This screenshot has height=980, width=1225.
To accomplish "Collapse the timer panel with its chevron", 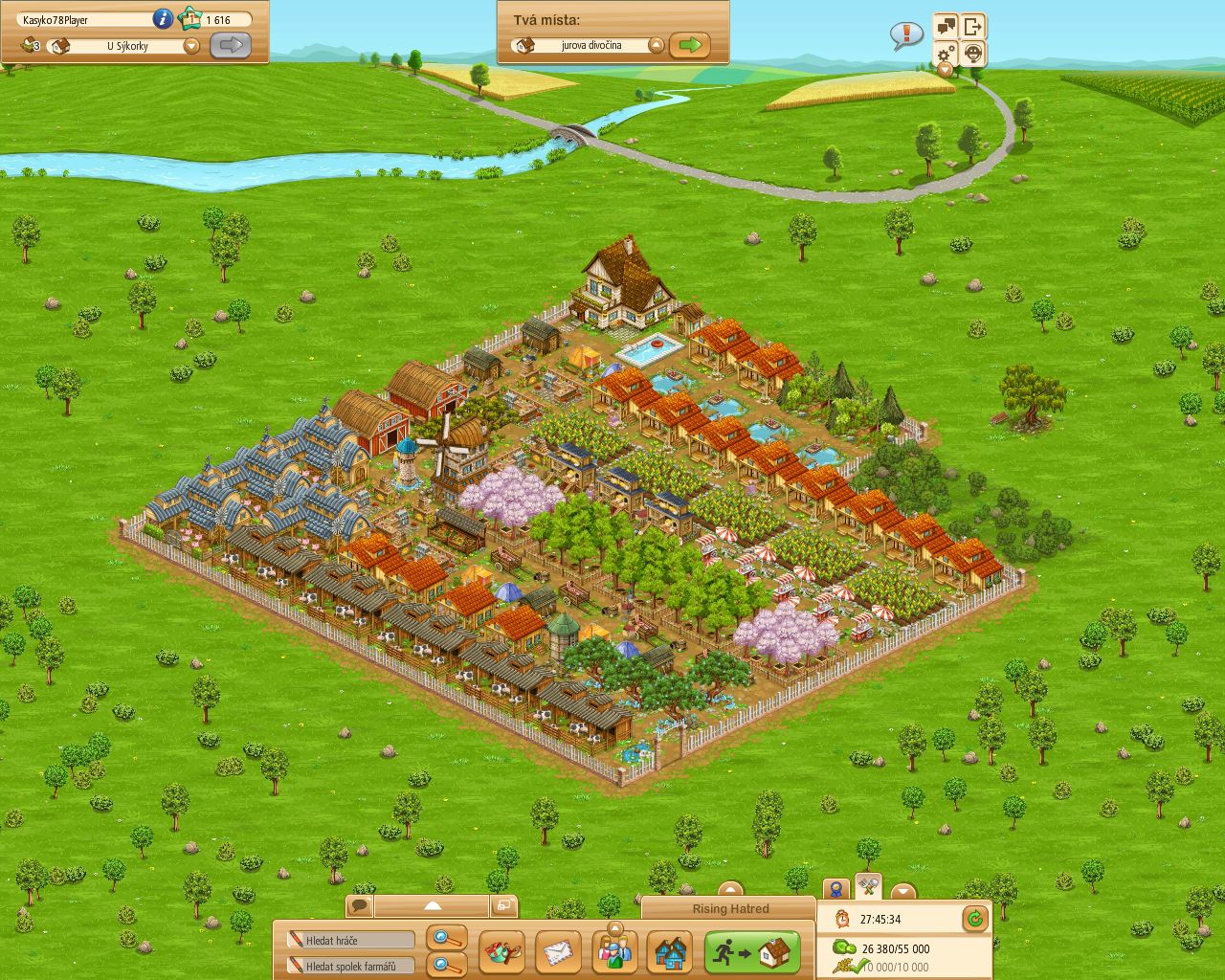I will pyautogui.click(x=903, y=890).
